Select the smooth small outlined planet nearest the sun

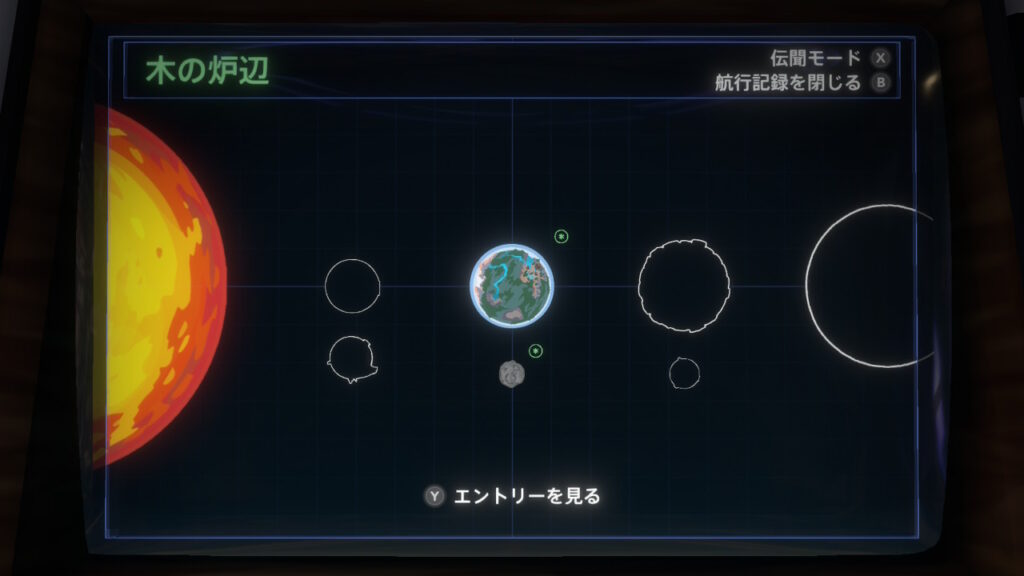(x=352, y=286)
